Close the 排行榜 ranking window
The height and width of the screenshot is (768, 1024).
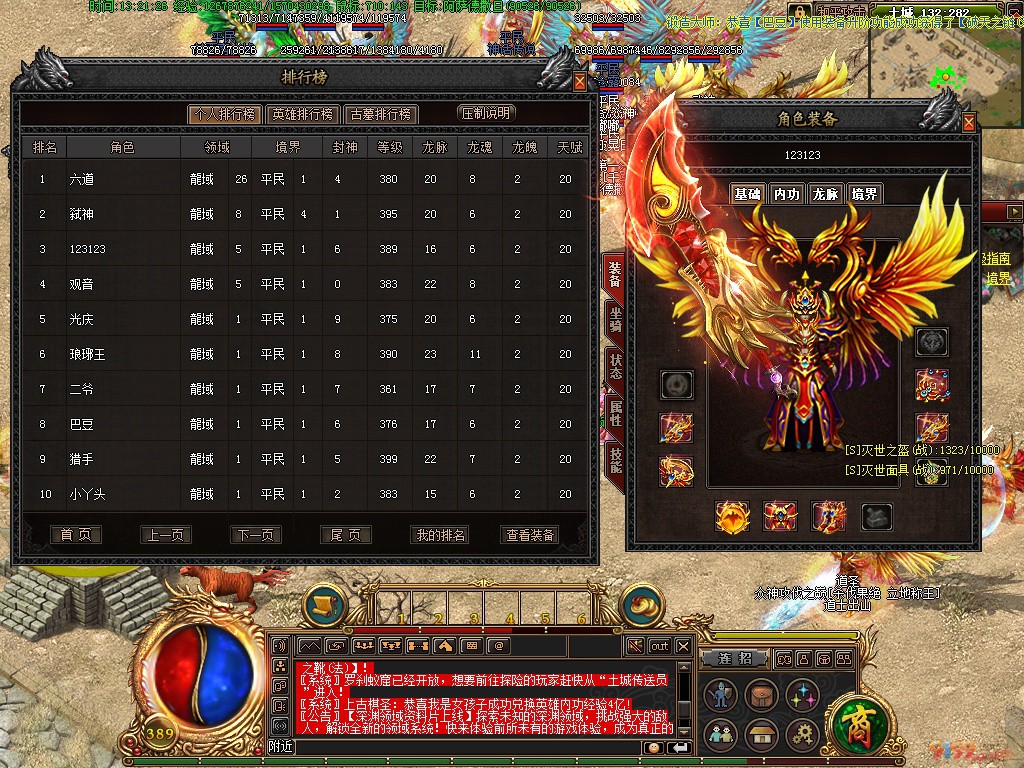click(580, 82)
